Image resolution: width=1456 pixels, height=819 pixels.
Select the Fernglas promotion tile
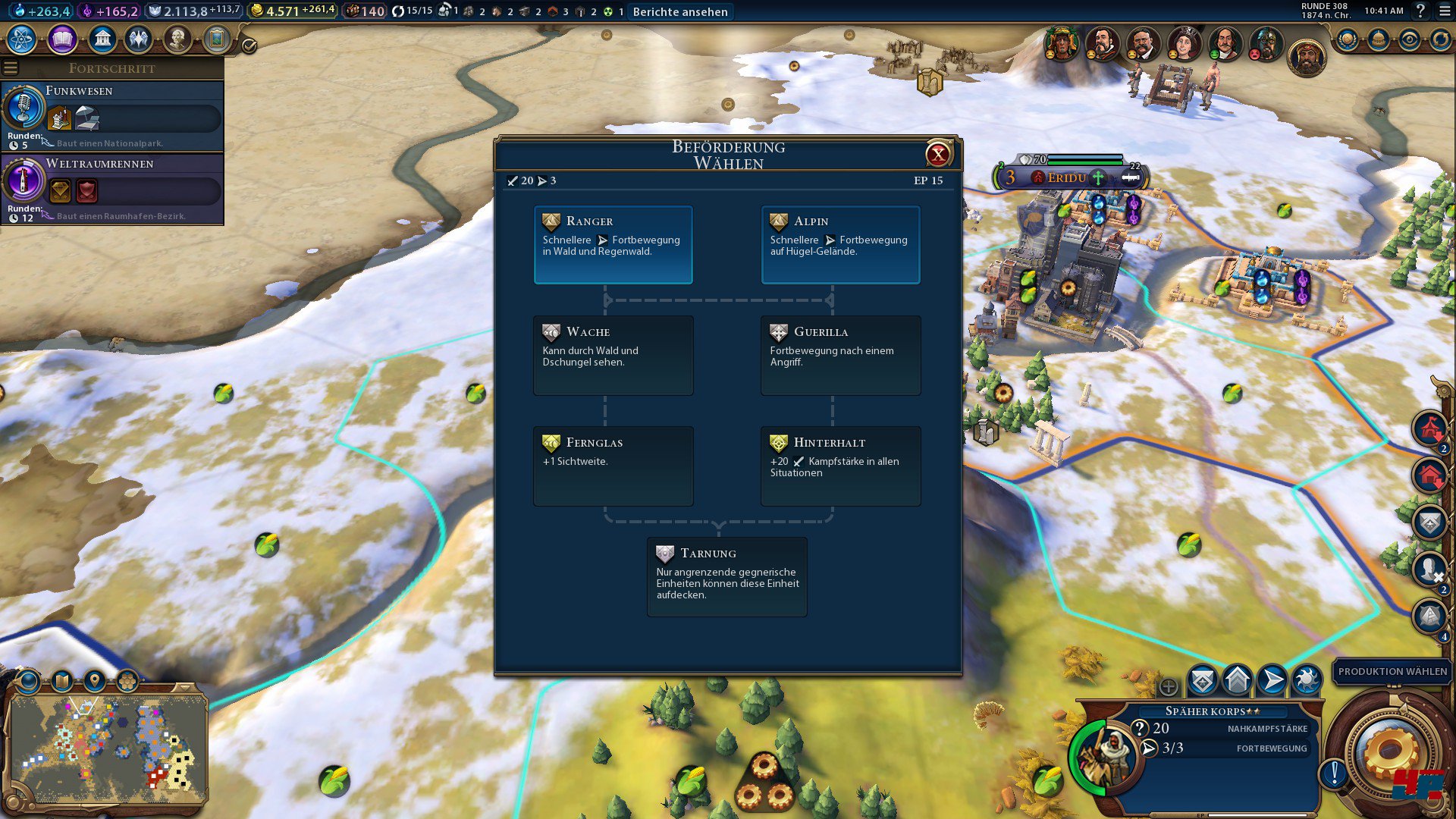point(613,466)
